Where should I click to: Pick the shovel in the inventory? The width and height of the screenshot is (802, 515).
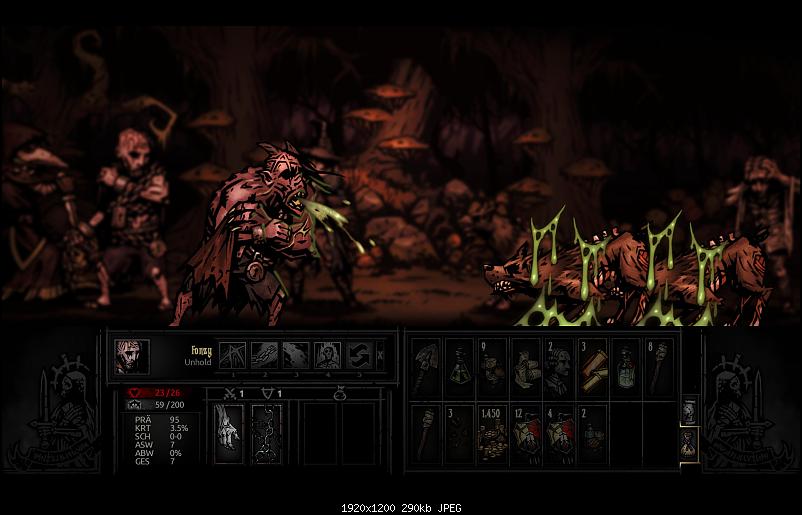[x=424, y=368]
